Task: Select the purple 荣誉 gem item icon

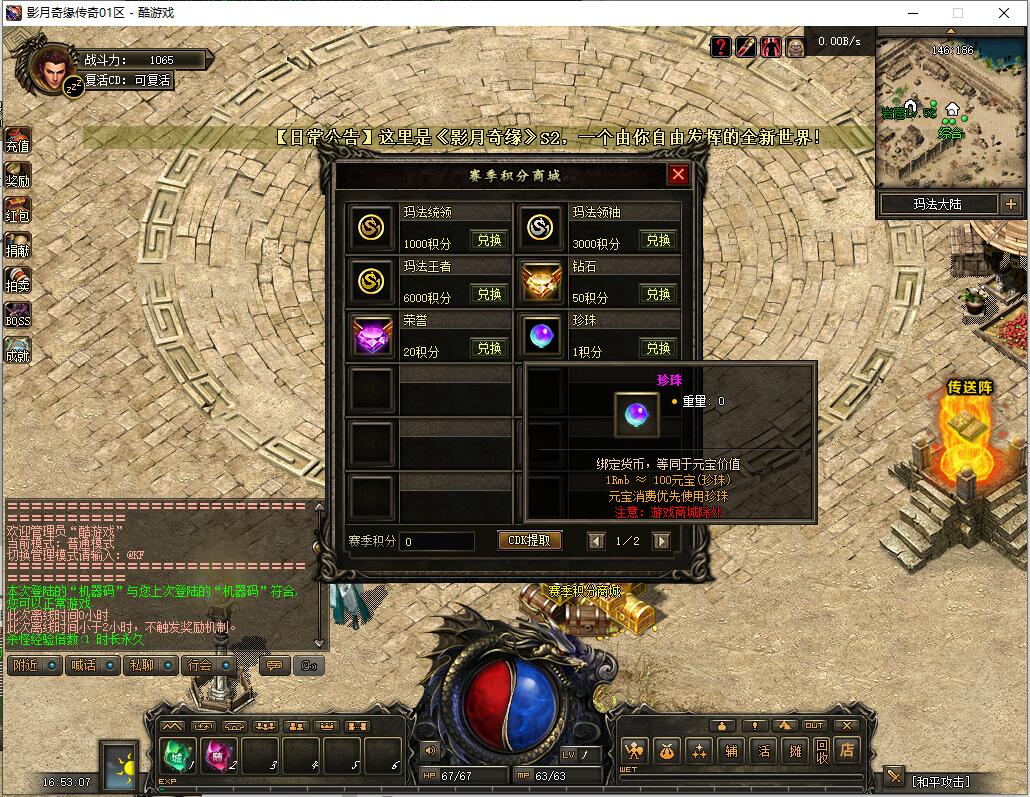Action: 373,335
